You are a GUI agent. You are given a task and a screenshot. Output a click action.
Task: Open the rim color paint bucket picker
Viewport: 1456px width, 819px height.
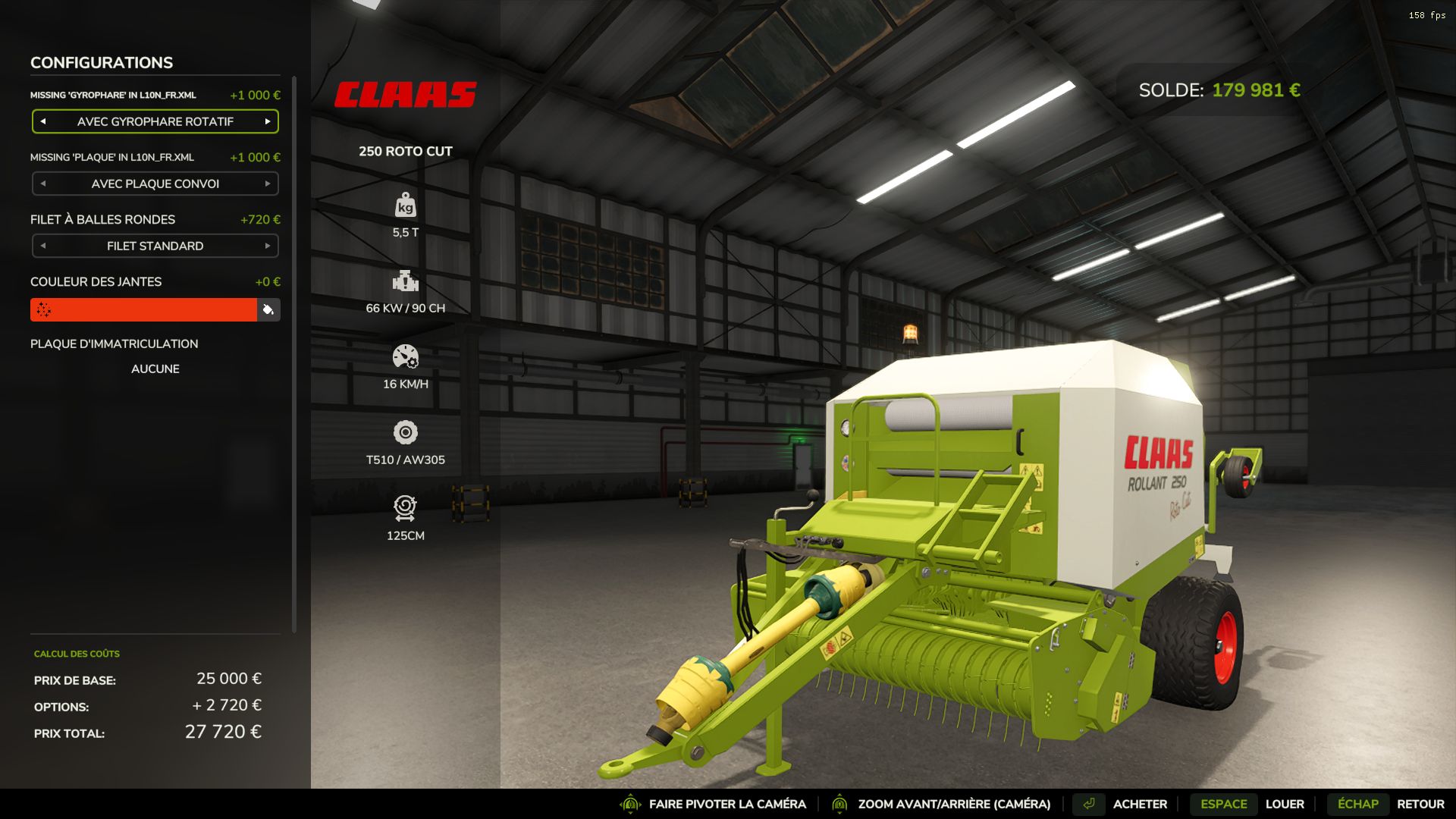[x=268, y=309]
